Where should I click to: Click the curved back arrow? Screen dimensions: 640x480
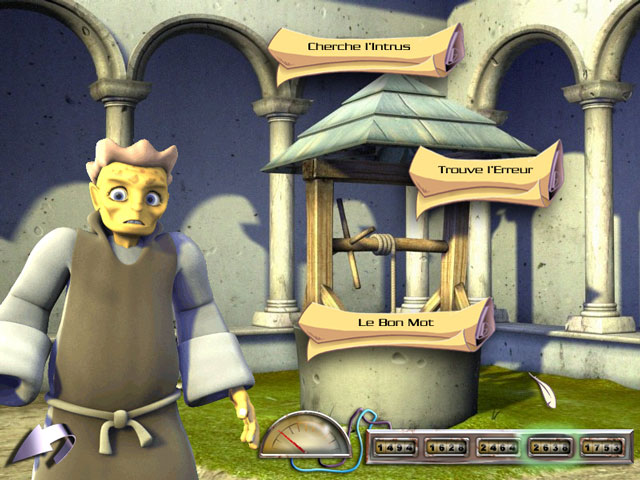coord(46,442)
